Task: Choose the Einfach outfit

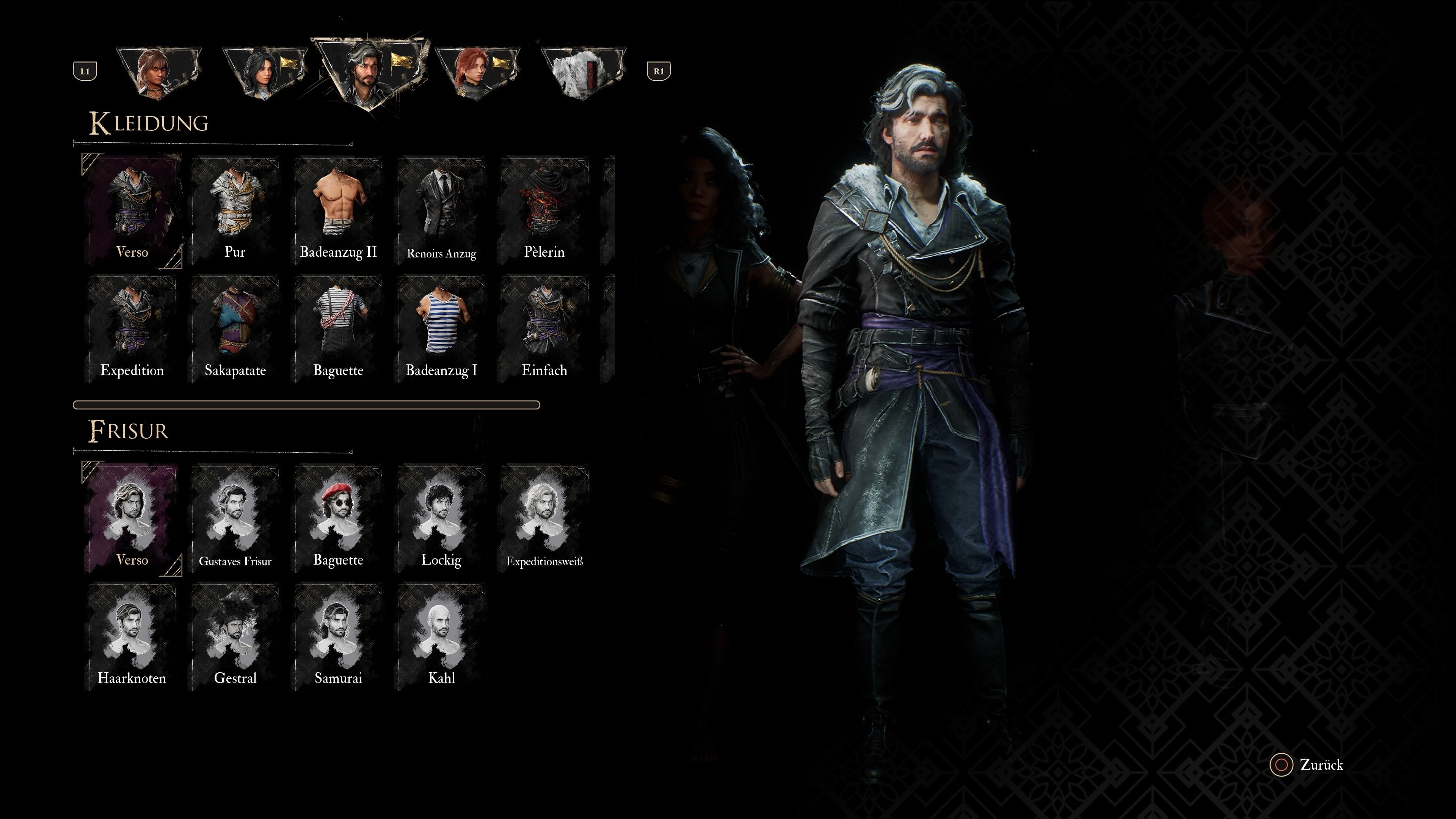Action: [x=544, y=329]
